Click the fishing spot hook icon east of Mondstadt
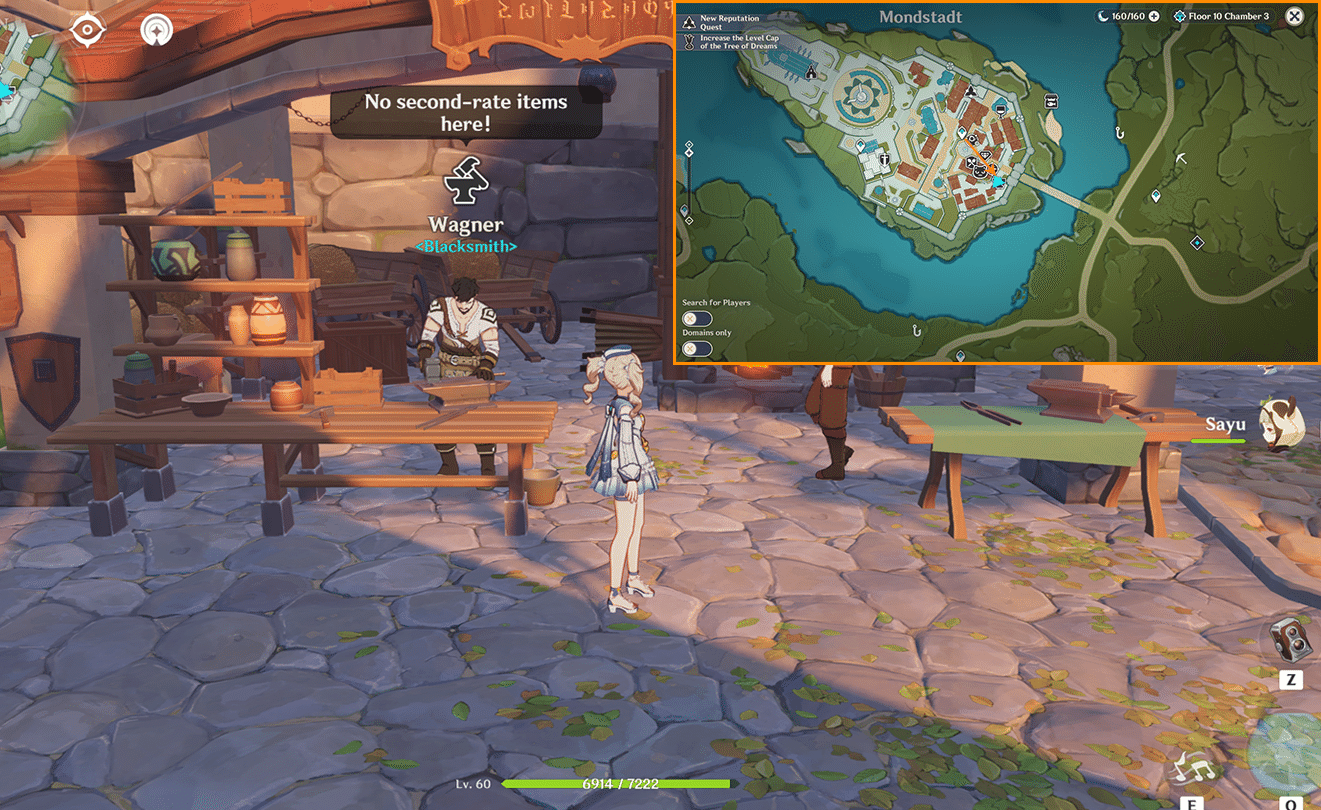Screen dimensions: 1321x810 point(1119,133)
